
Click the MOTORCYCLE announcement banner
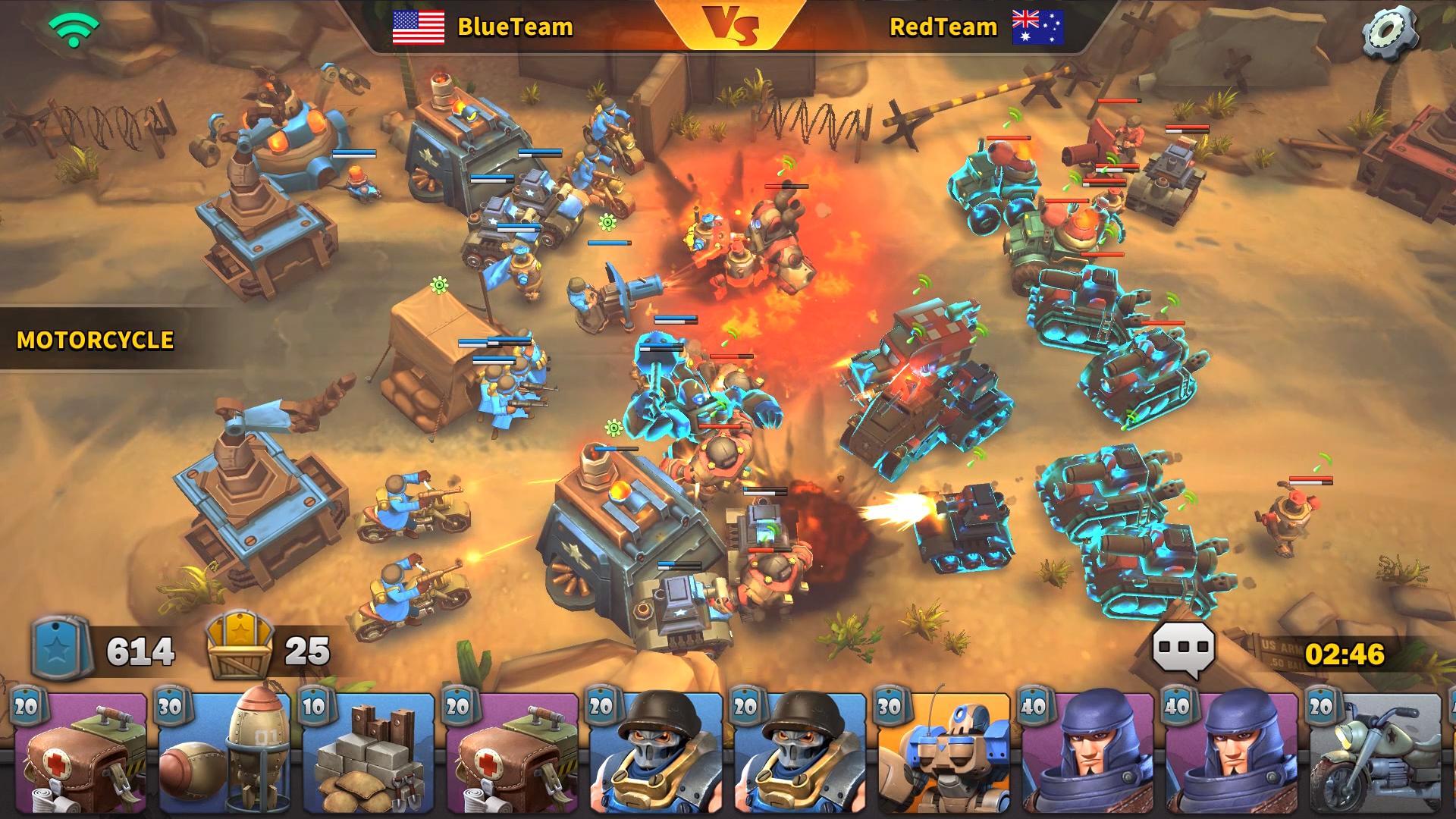[x=95, y=340]
